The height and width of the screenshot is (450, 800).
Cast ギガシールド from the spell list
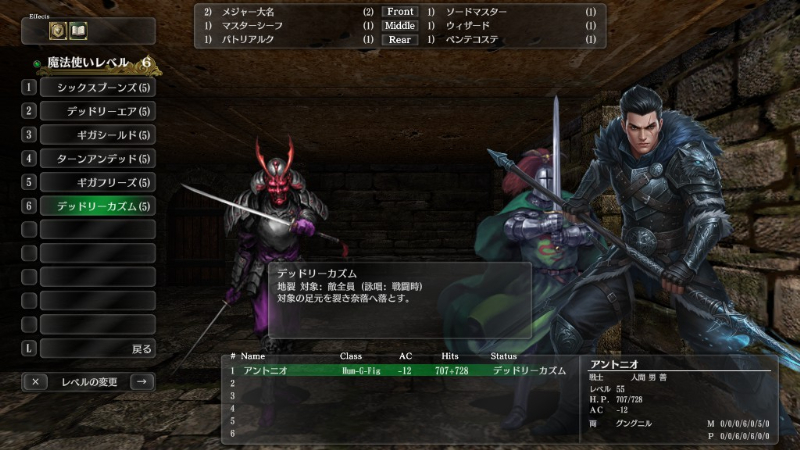click(x=98, y=135)
